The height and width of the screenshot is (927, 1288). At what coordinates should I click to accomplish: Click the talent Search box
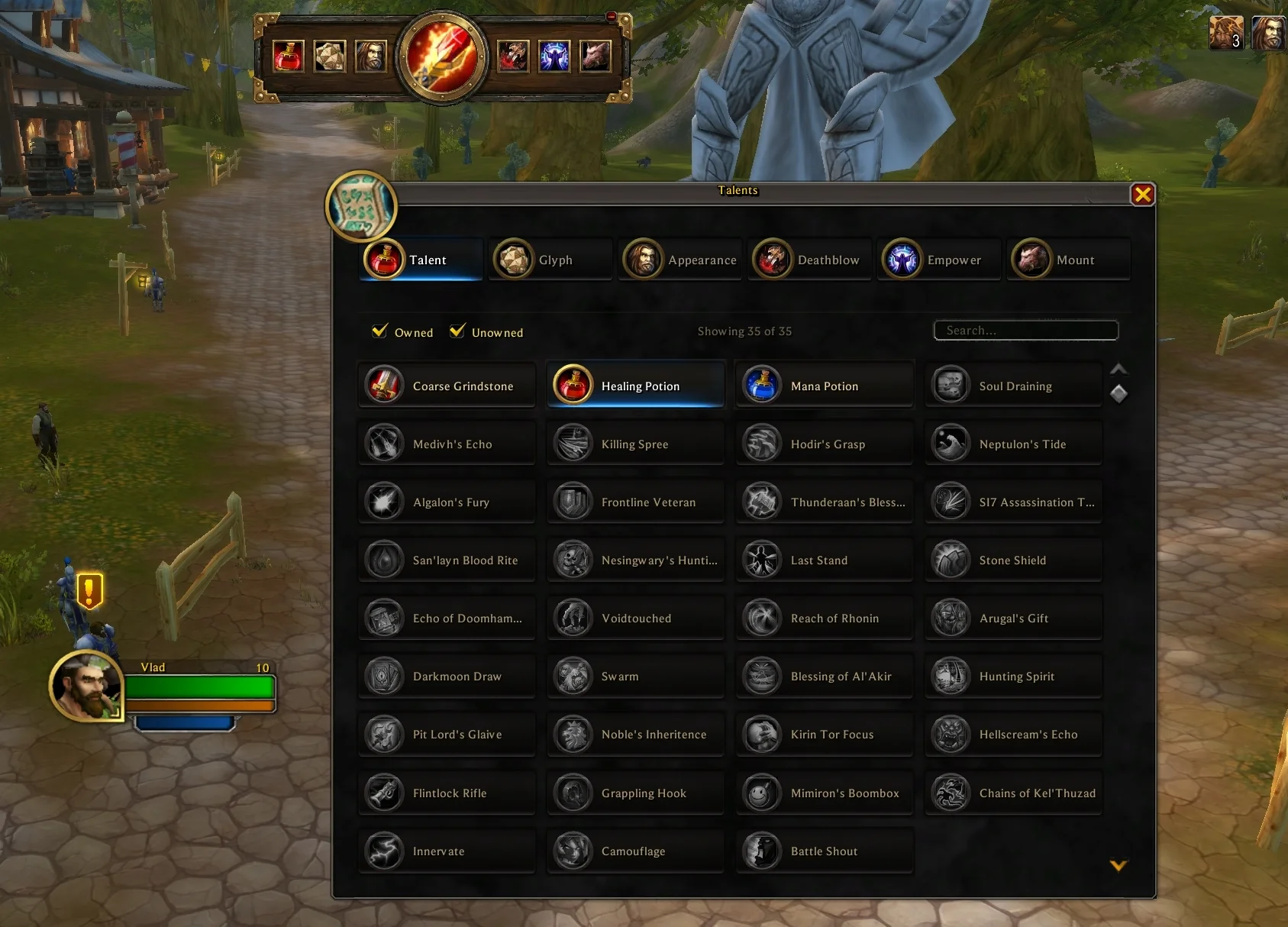tap(1025, 331)
